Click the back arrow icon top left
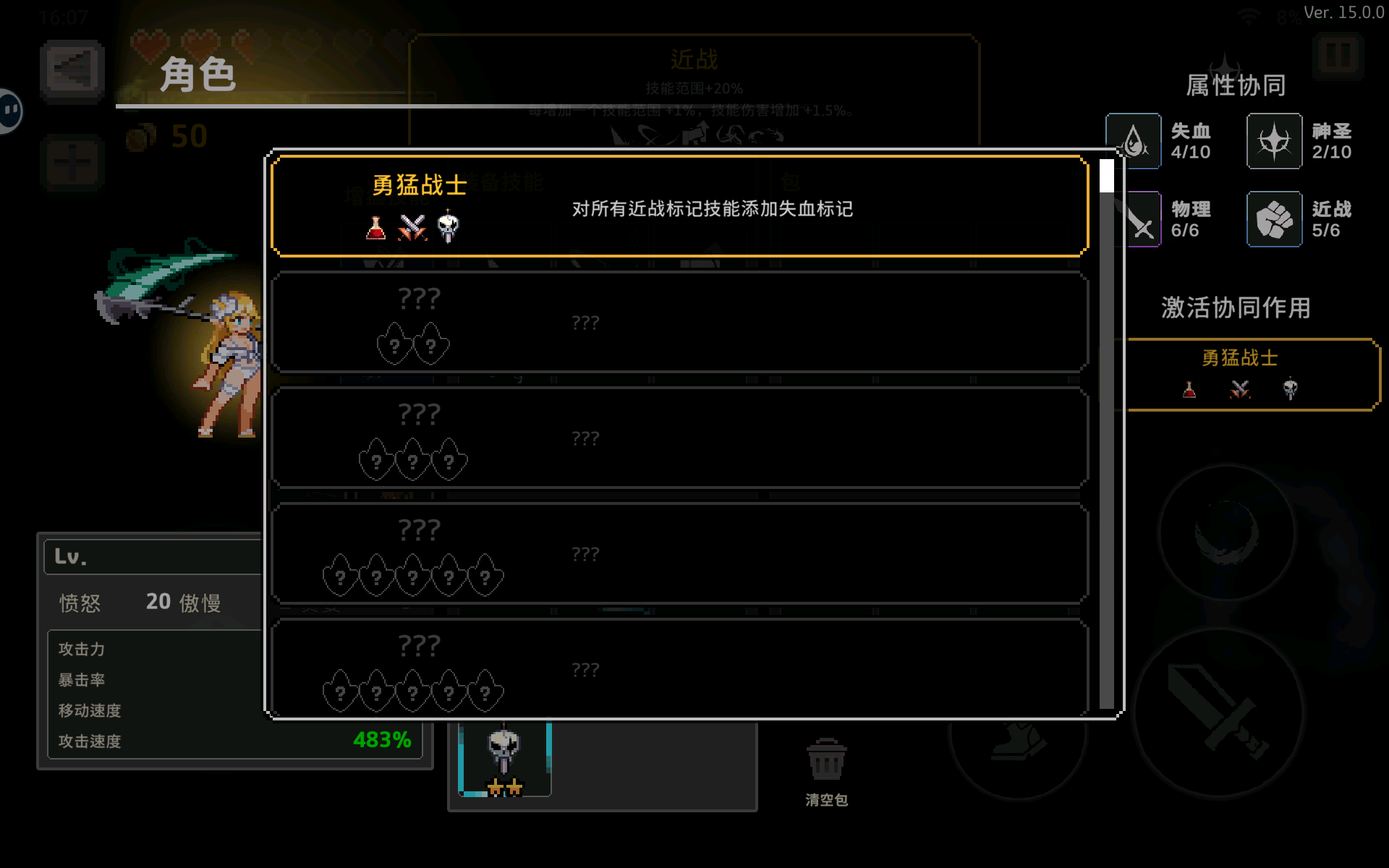Screen dimensions: 1389x868 pyautogui.click(x=72, y=70)
